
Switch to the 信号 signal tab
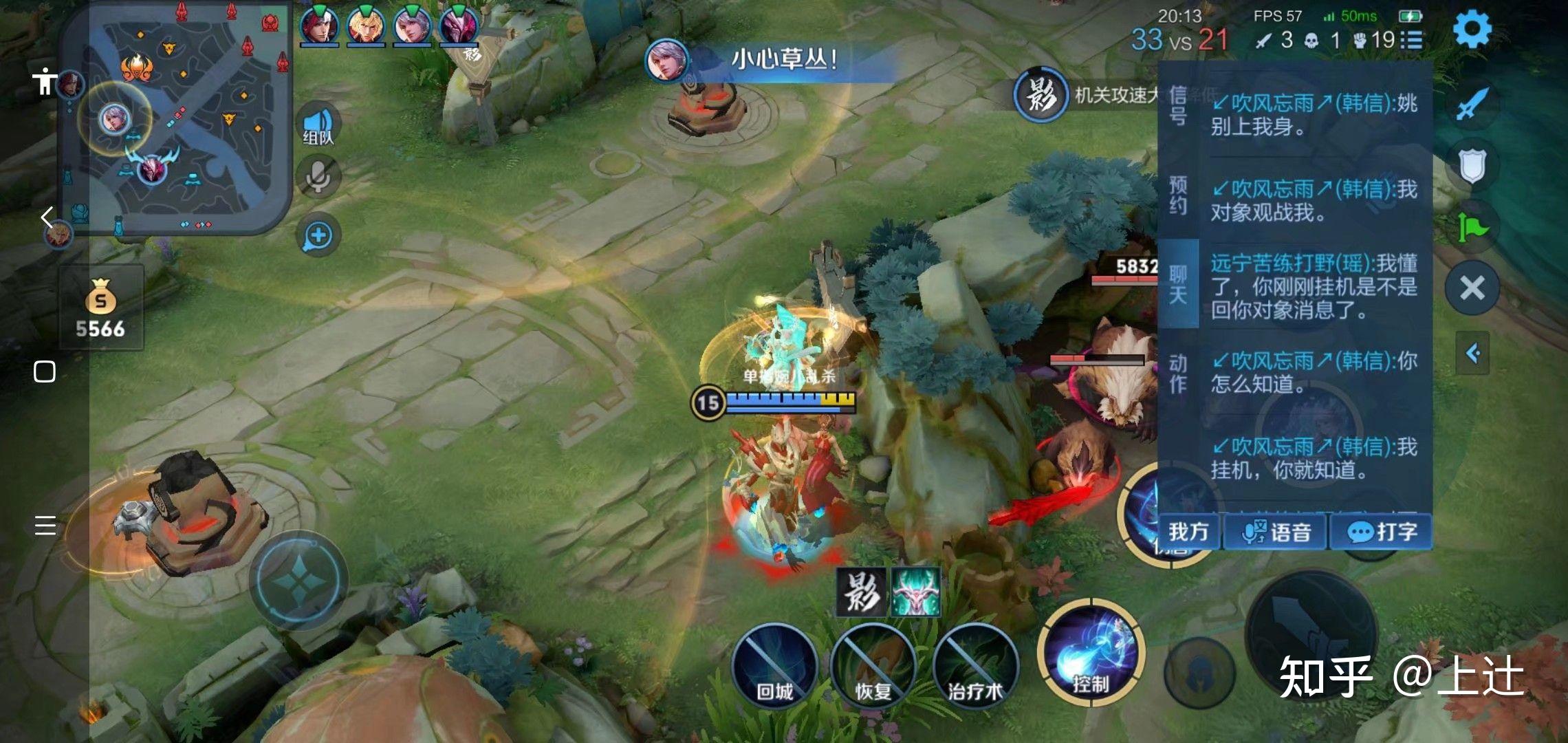point(1178,105)
